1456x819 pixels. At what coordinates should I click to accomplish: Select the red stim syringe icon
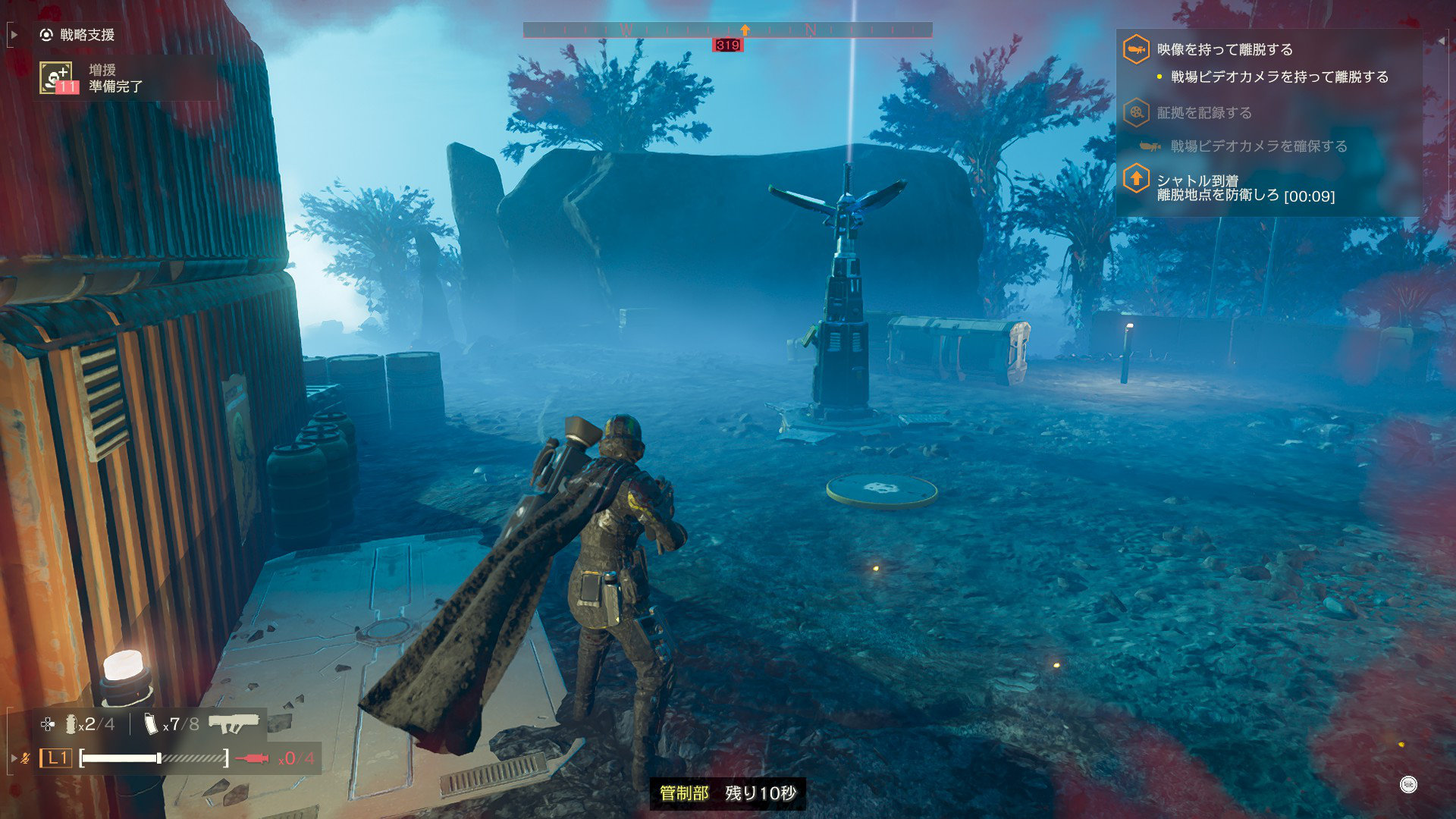(253, 758)
